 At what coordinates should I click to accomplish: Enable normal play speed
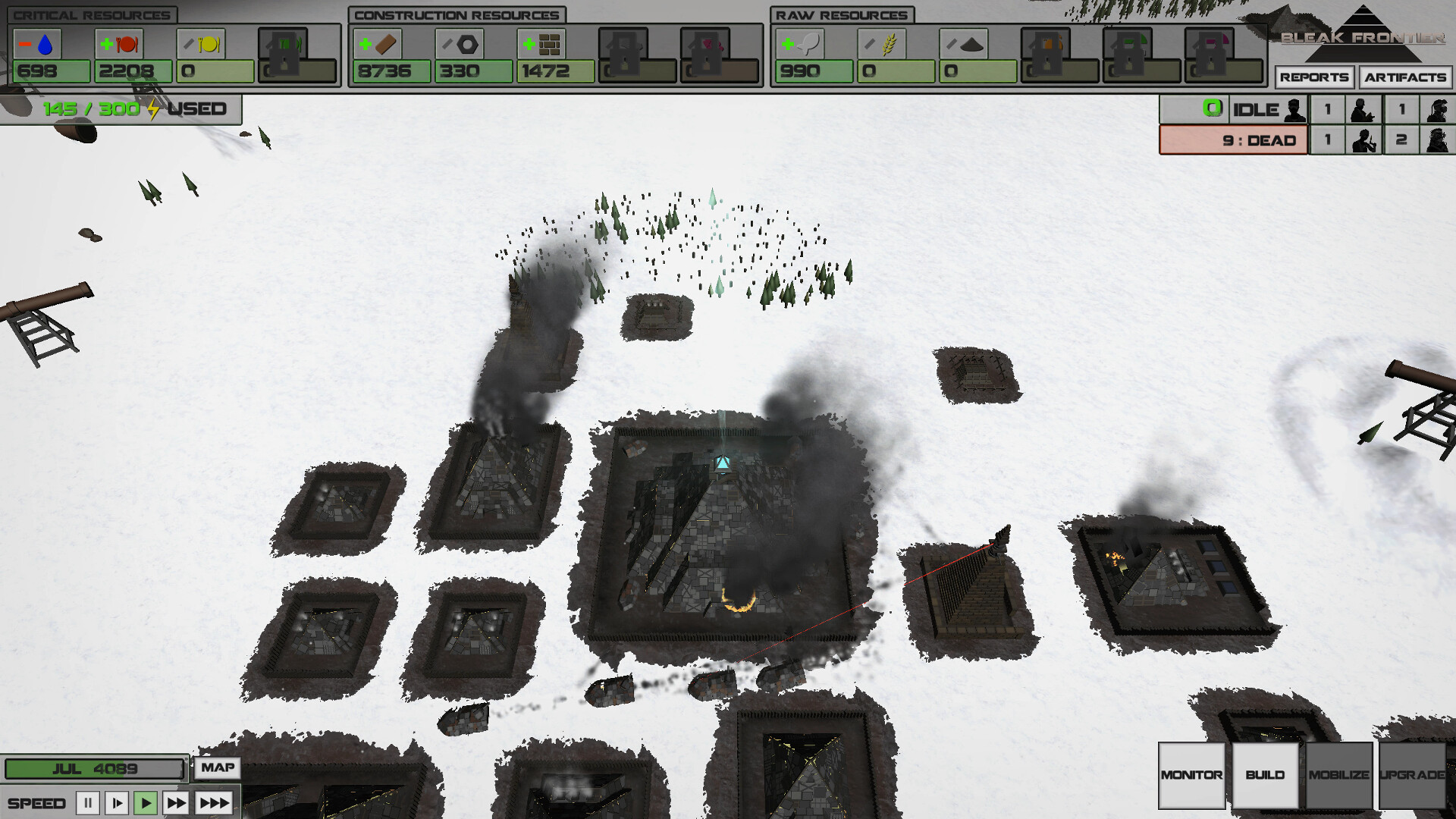tap(146, 802)
